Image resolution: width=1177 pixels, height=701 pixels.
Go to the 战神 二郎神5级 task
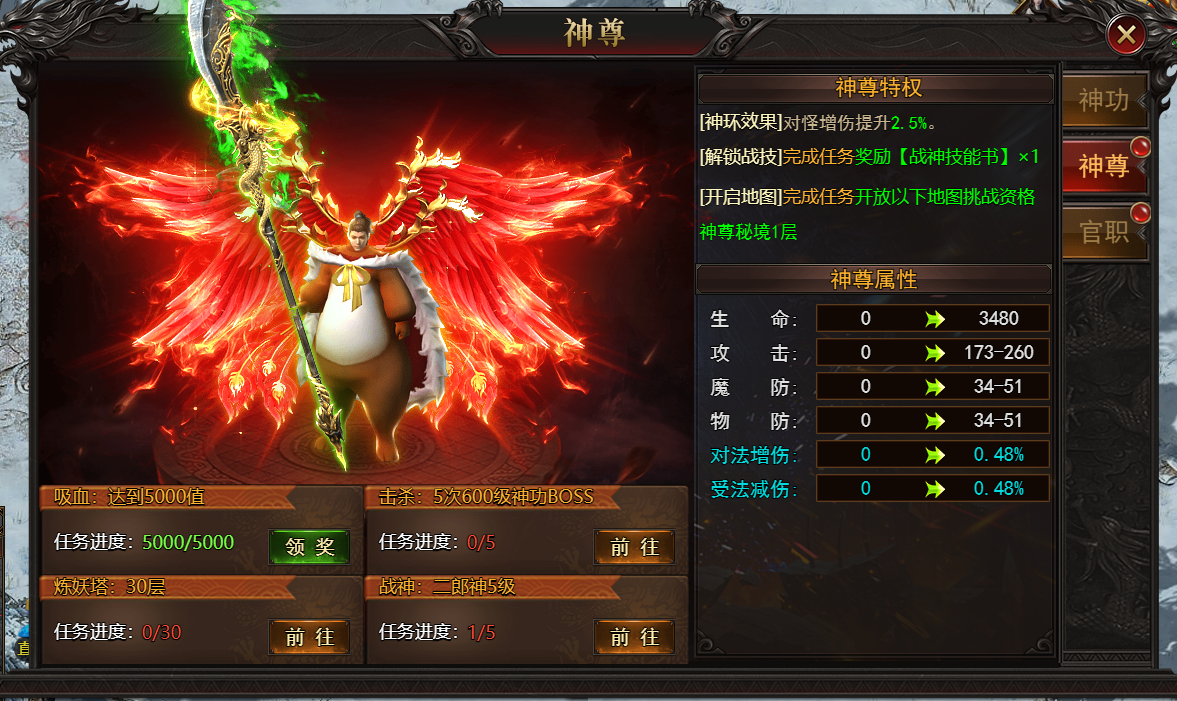[634, 637]
